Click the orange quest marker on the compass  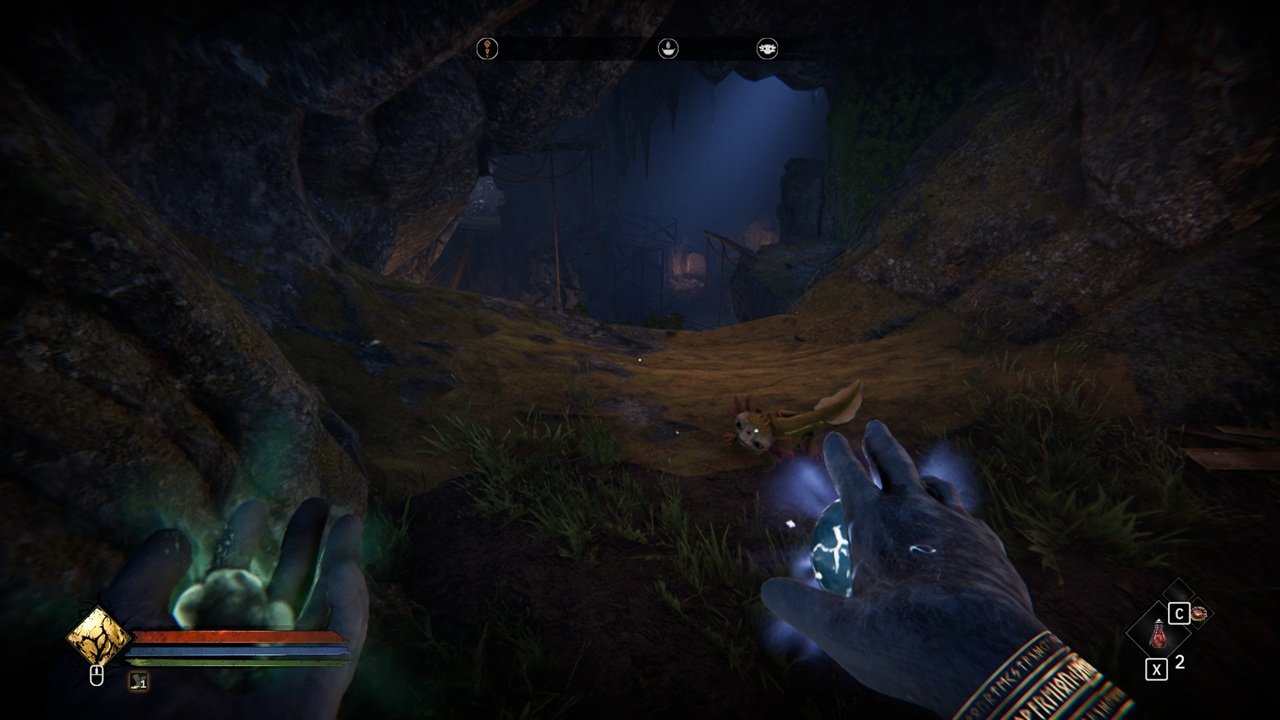tap(487, 48)
